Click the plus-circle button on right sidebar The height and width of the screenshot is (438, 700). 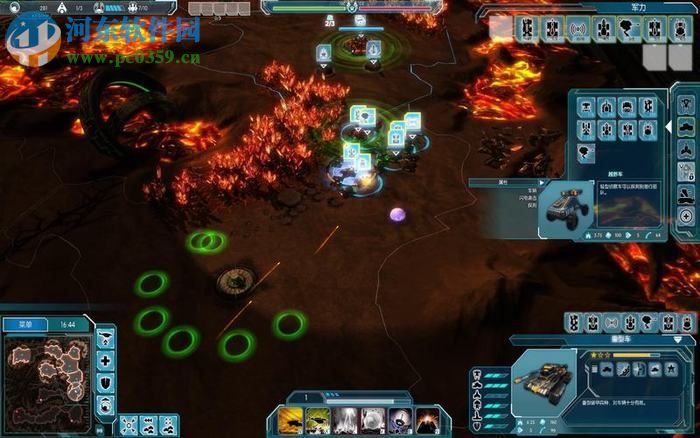(686, 216)
